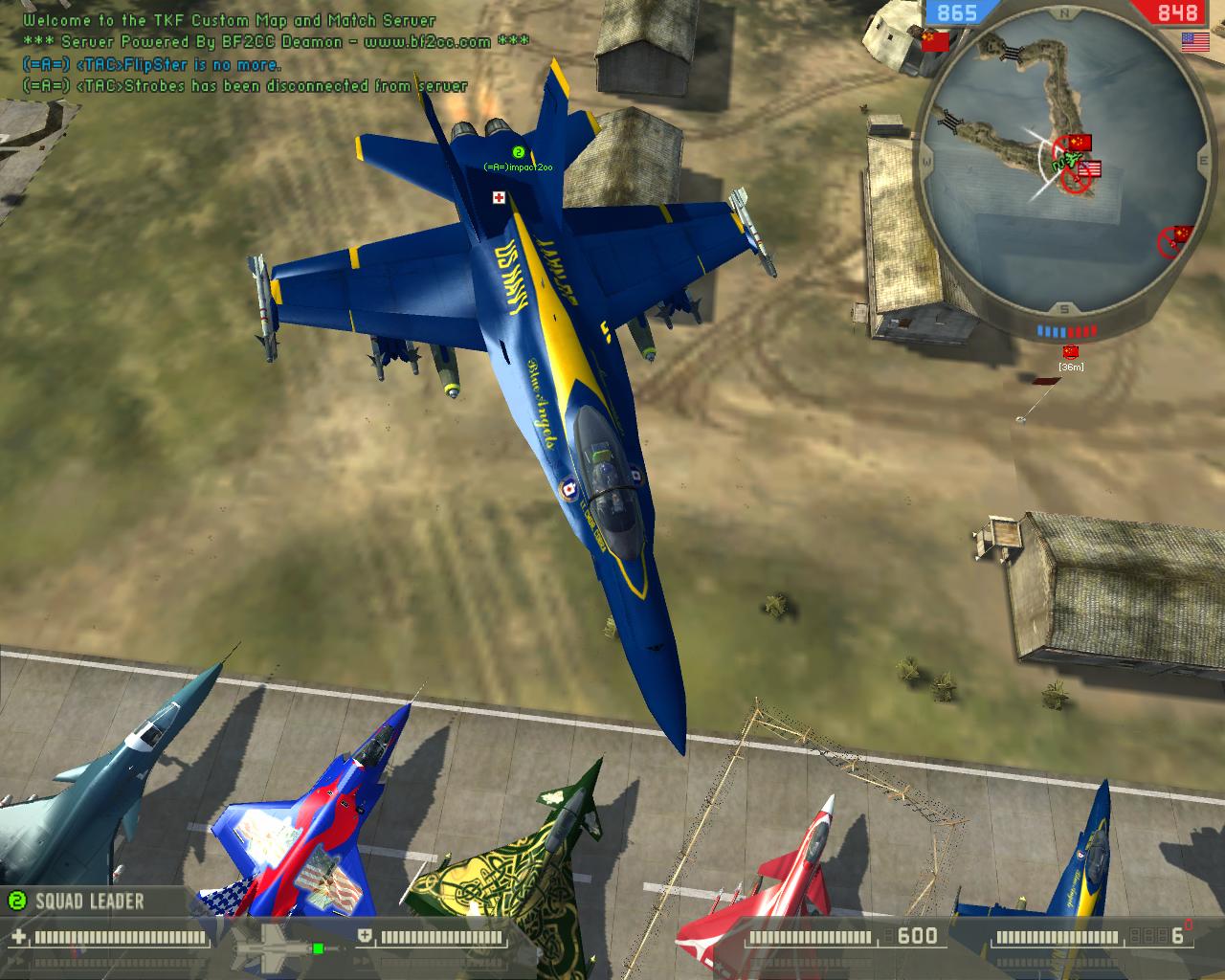Click the Chinese flag beside the blue score

coord(934,41)
